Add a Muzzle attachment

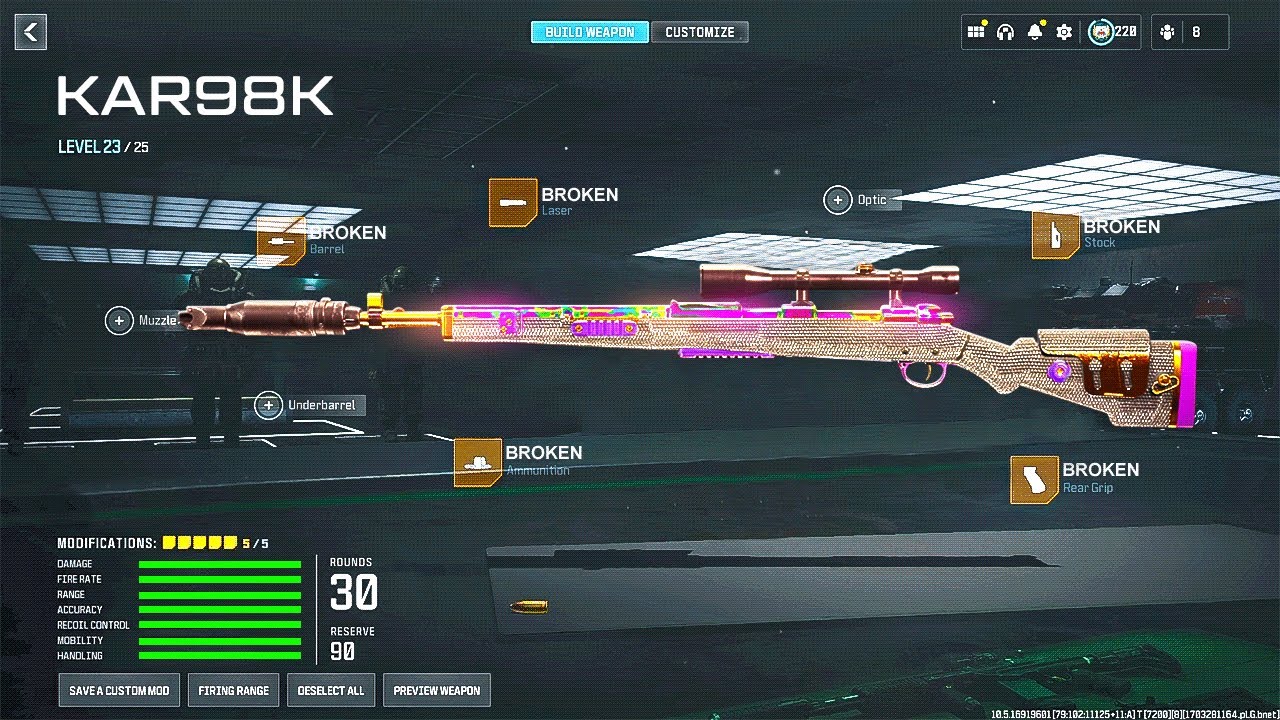point(120,320)
